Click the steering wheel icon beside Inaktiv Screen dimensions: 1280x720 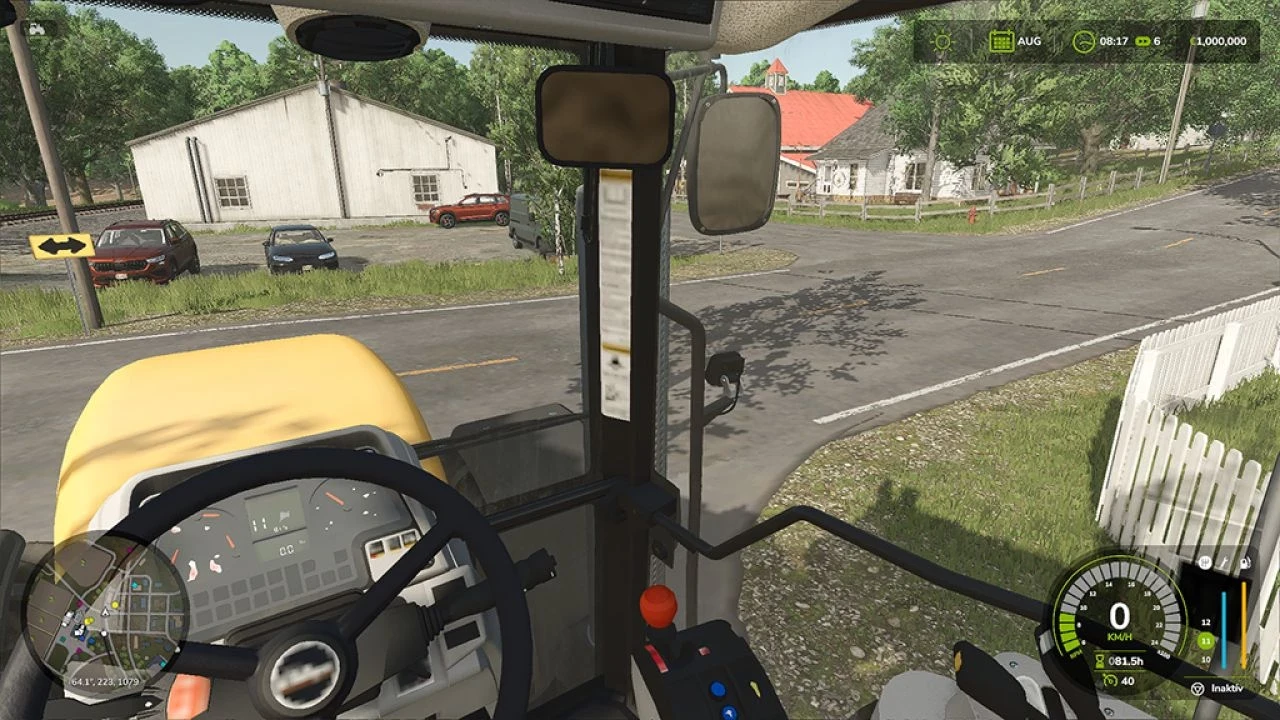click(1196, 689)
